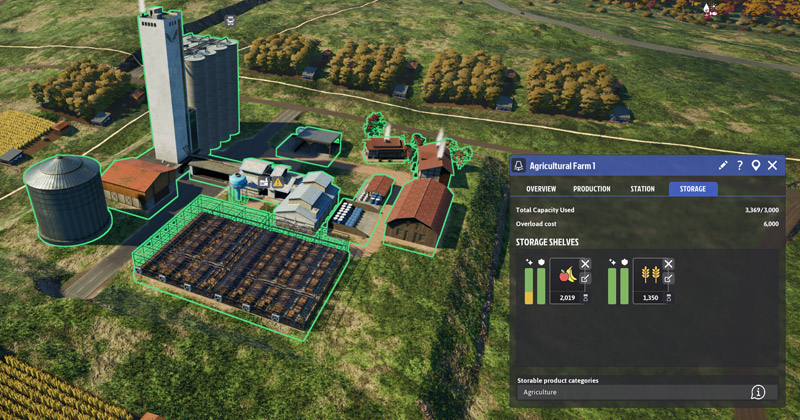800x420 pixels.
Task: Click the bell notification icon in the header
Action: tap(519, 165)
